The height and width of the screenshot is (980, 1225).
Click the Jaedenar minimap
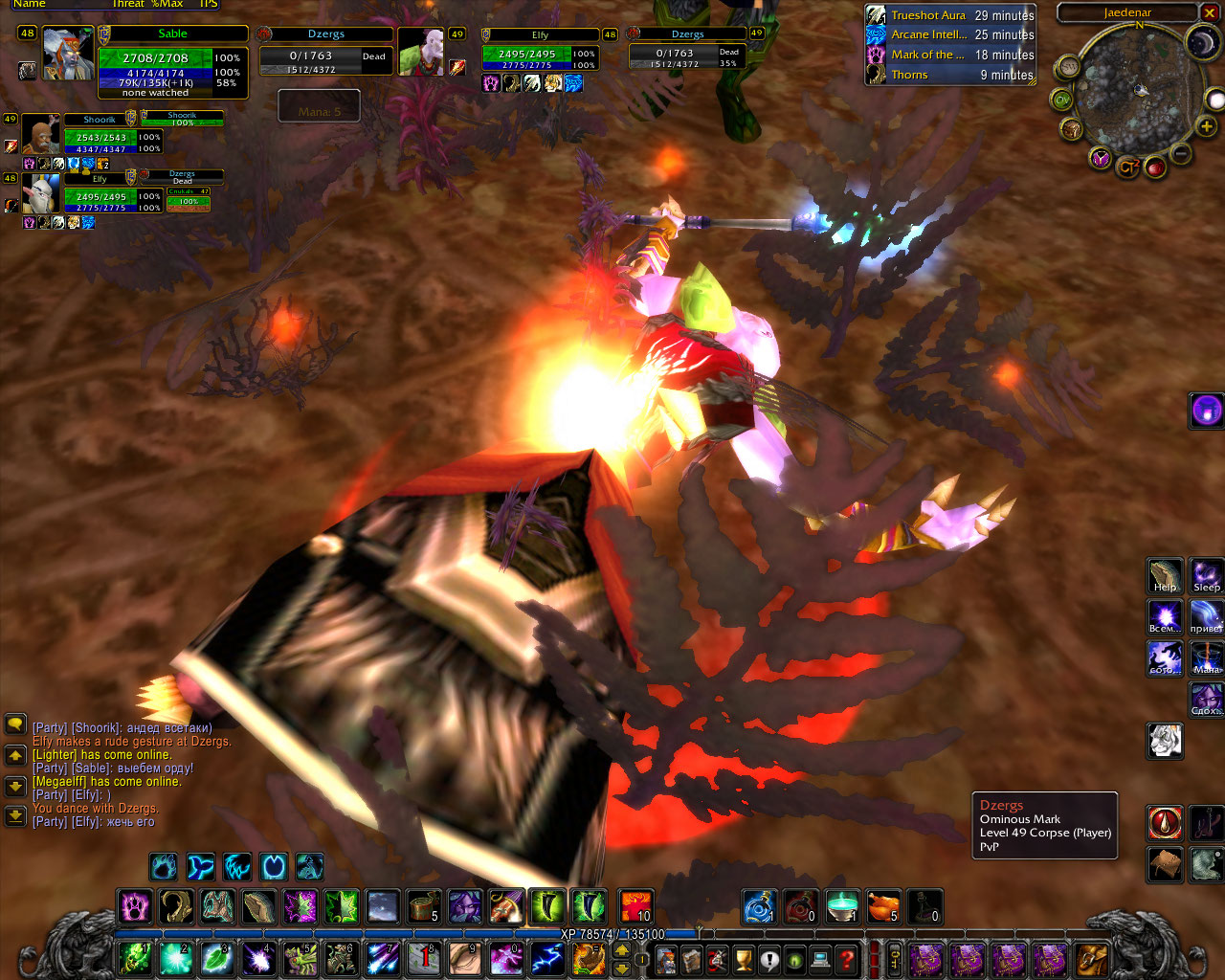[x=1135, y=94]
